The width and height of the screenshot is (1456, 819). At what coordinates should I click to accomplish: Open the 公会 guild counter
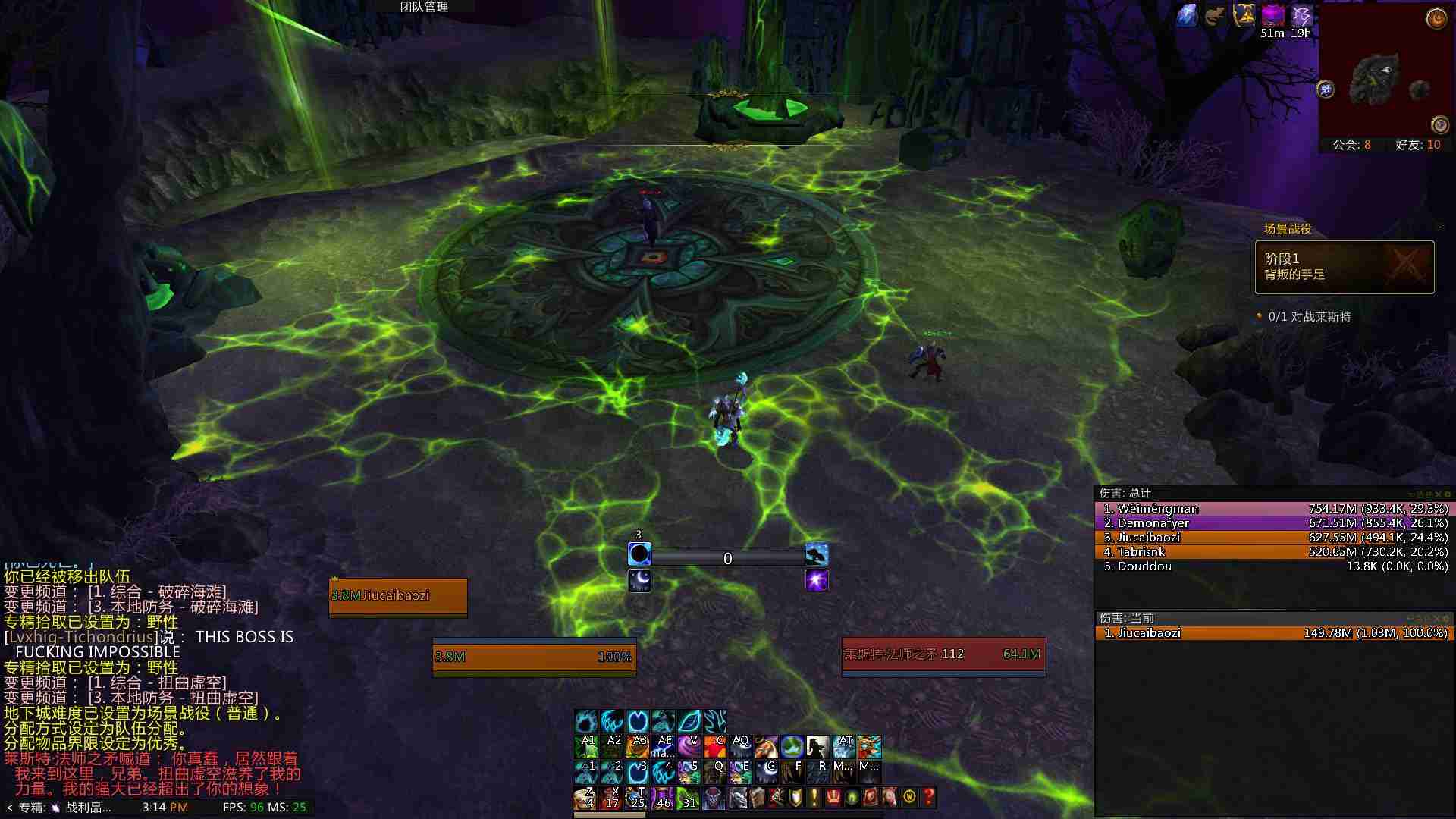(1351, 145)
